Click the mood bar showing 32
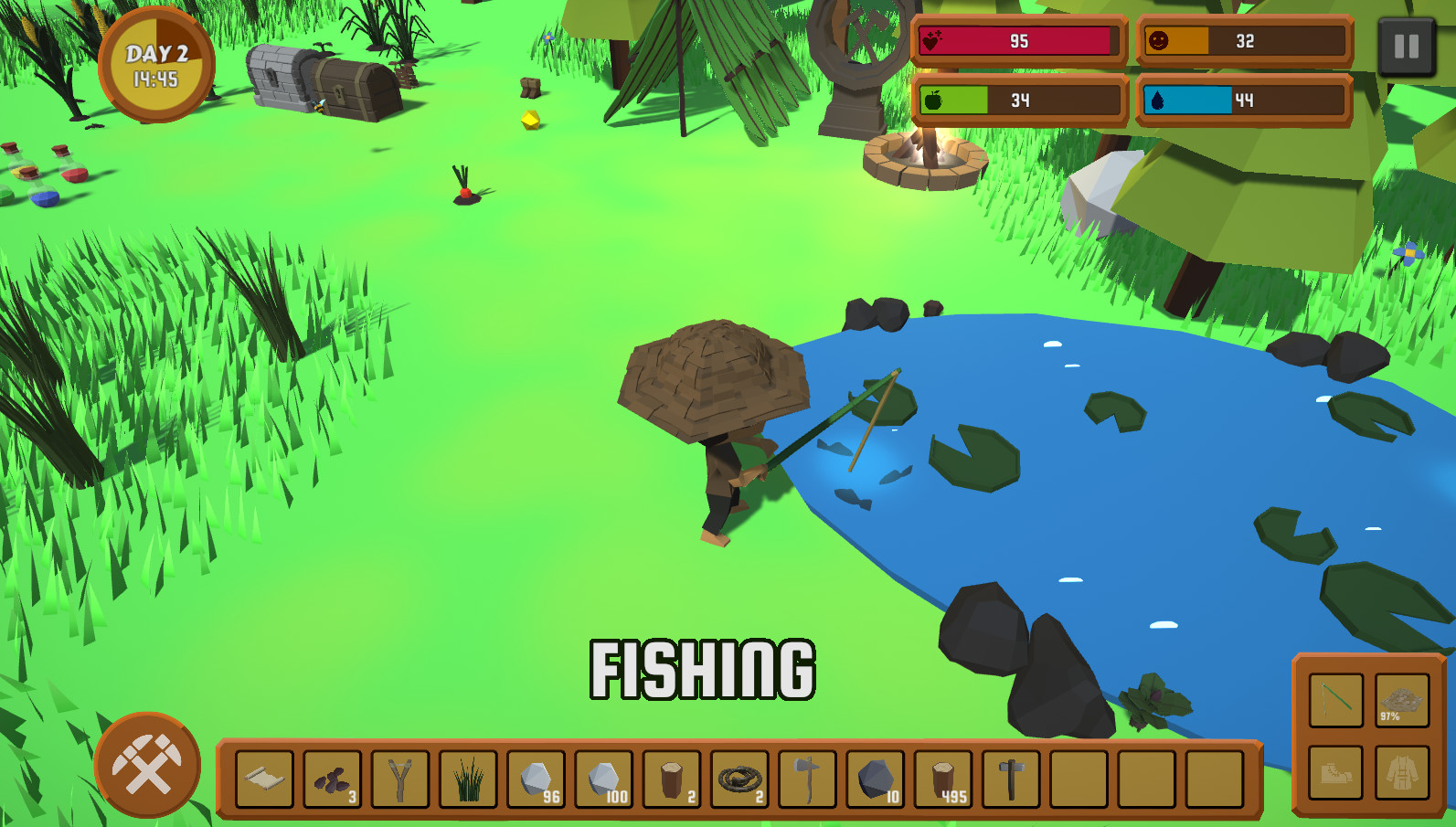This screenshot has width=1456, height=827. coord(1243,41)
